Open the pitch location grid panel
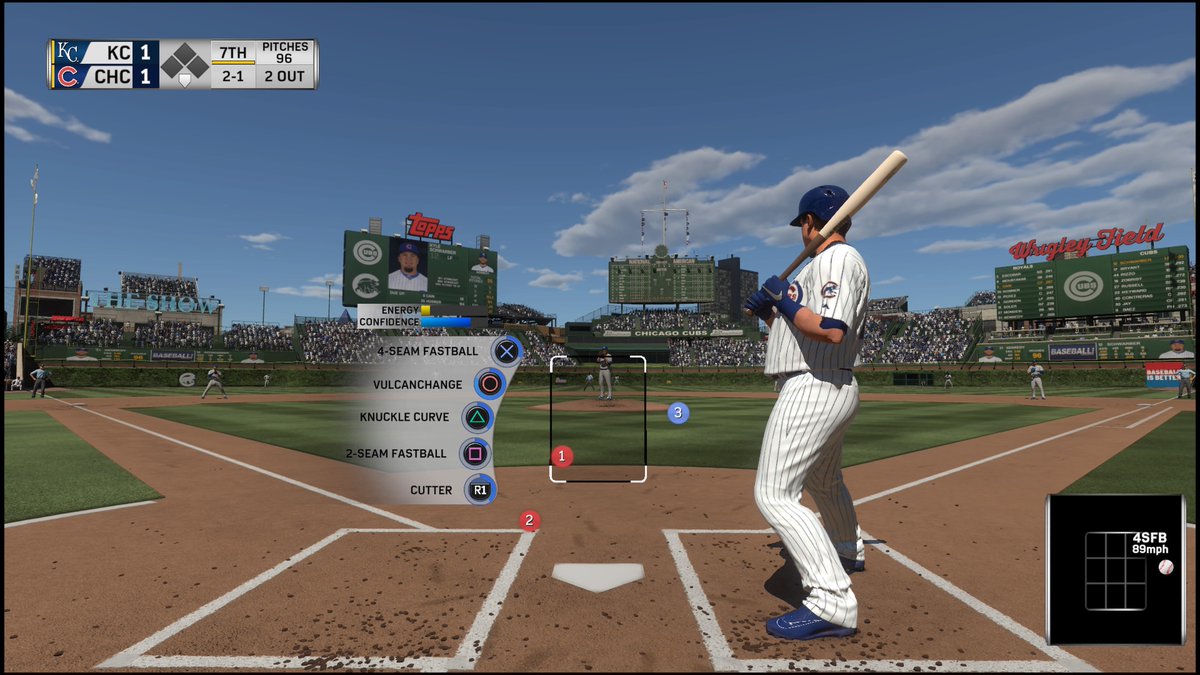This screenshot has height=675, width=1200. 1115,570
